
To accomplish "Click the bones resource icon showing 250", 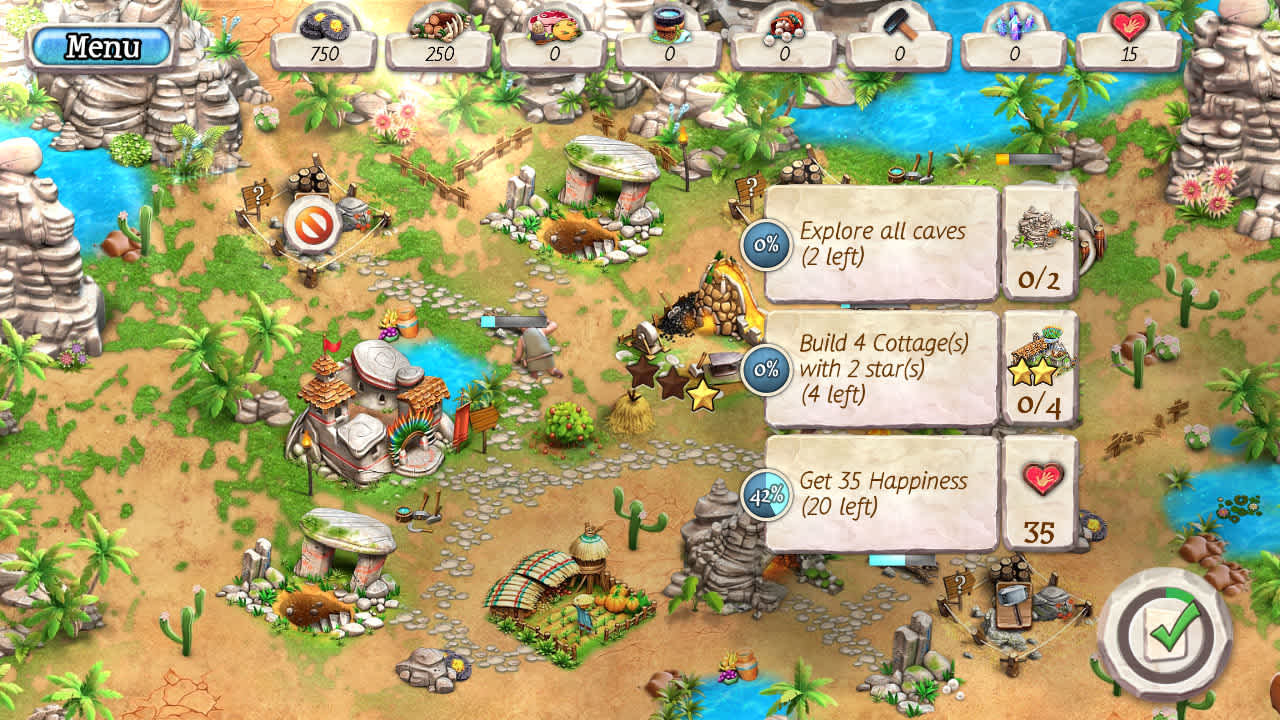I will pos(446,22).
